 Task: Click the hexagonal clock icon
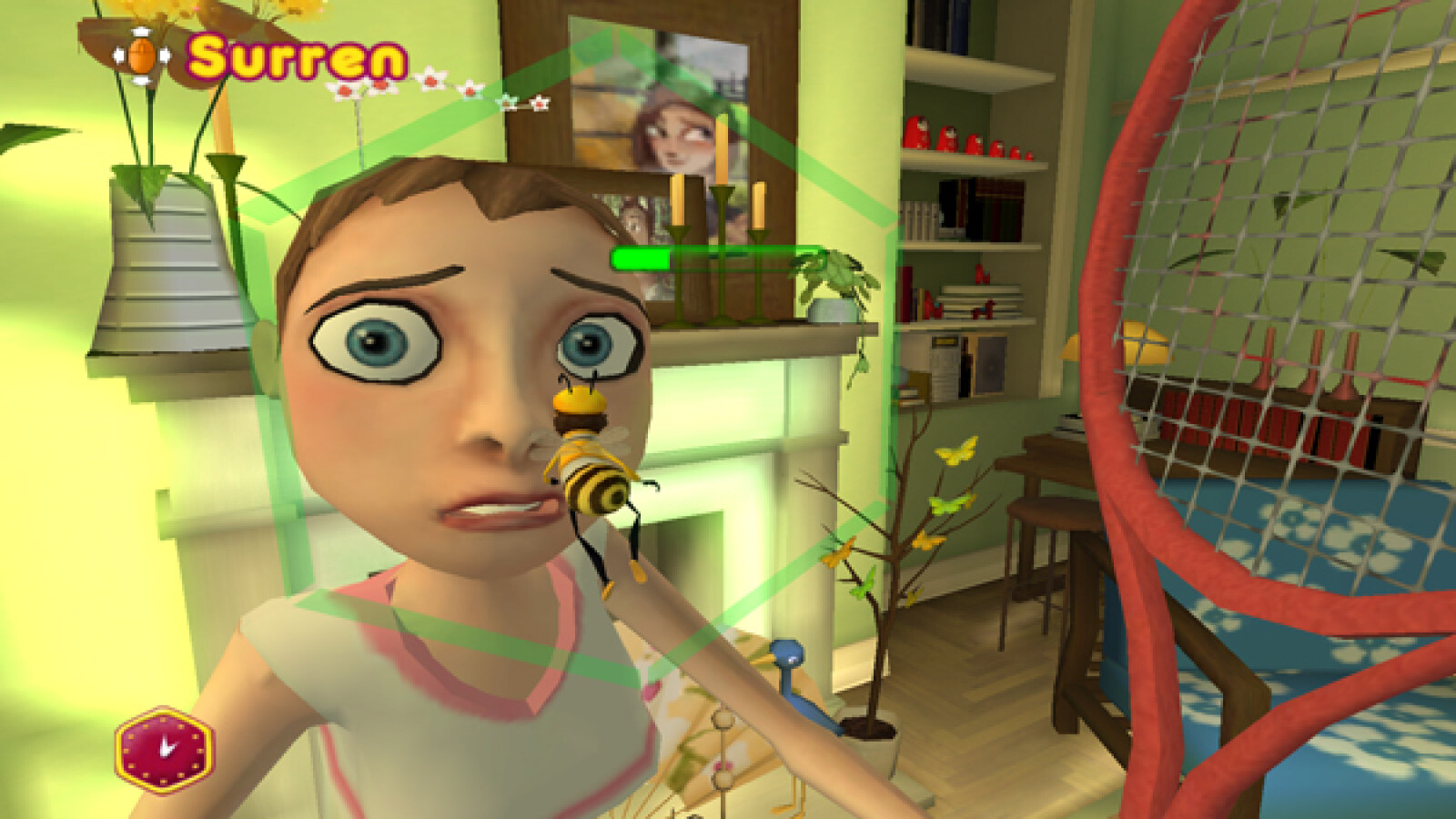[165, 750]
